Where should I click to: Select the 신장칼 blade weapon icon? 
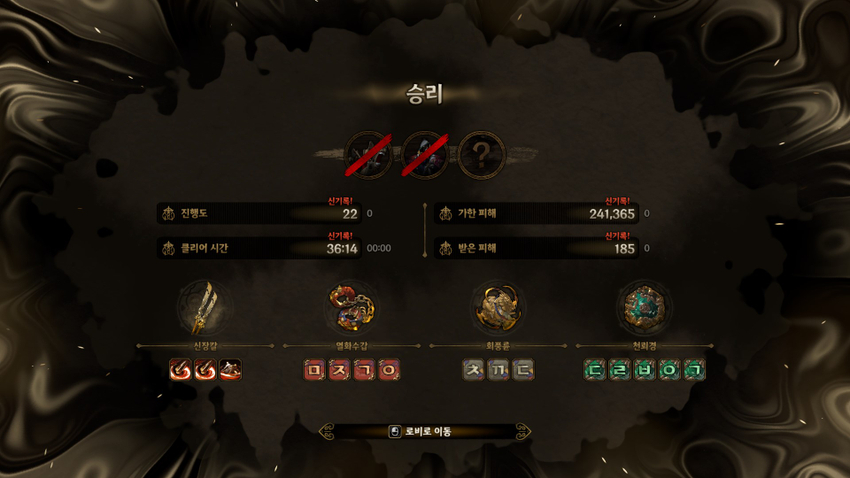(x=204, y=307)
